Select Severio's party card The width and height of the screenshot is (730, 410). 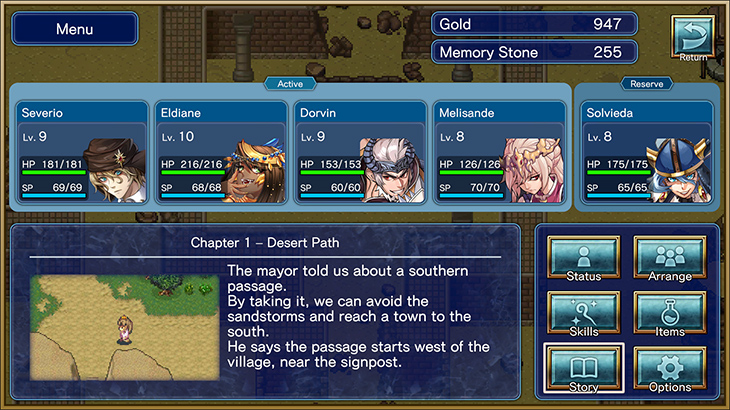pos(82,152)
